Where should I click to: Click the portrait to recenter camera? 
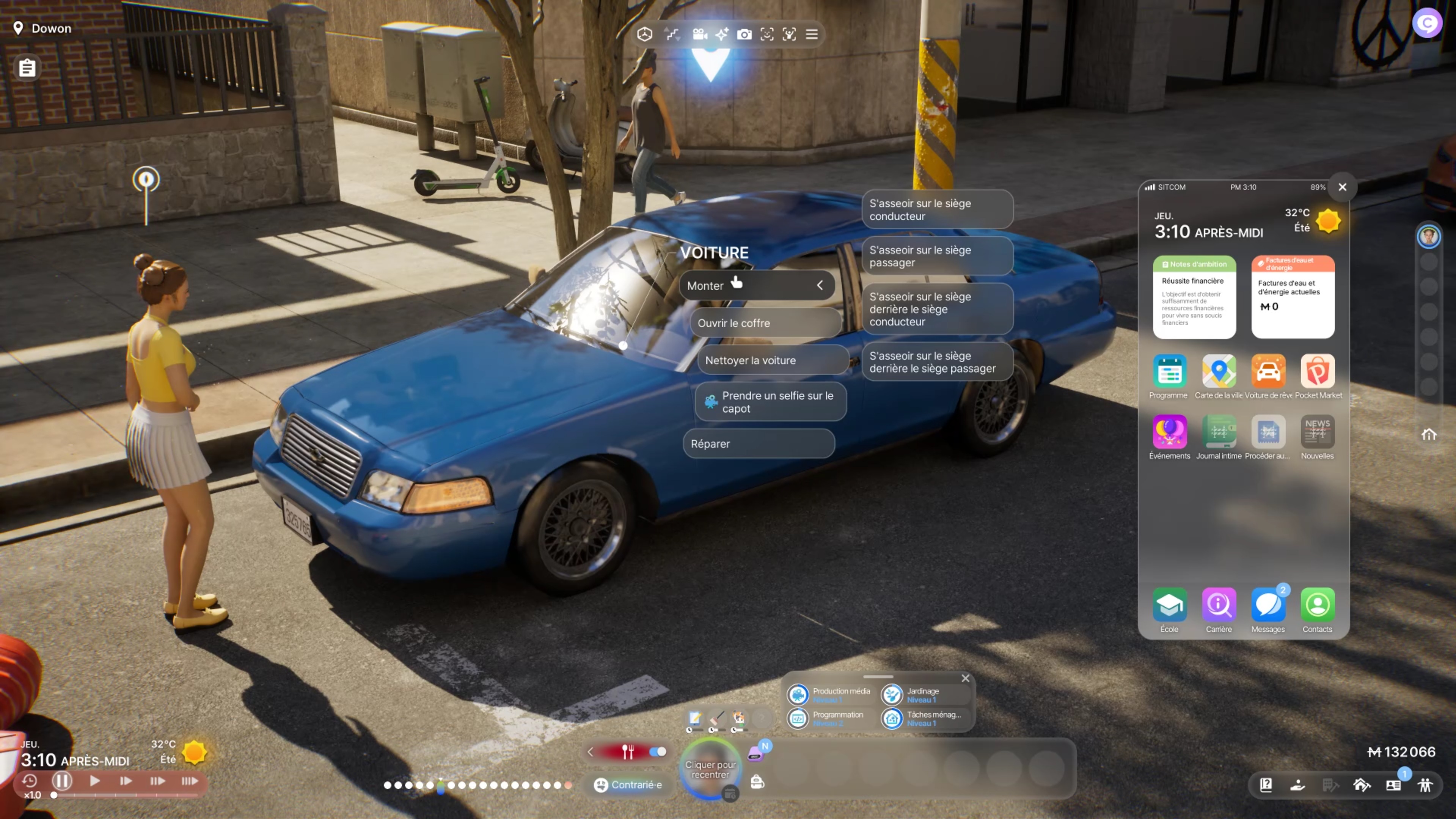710,769
